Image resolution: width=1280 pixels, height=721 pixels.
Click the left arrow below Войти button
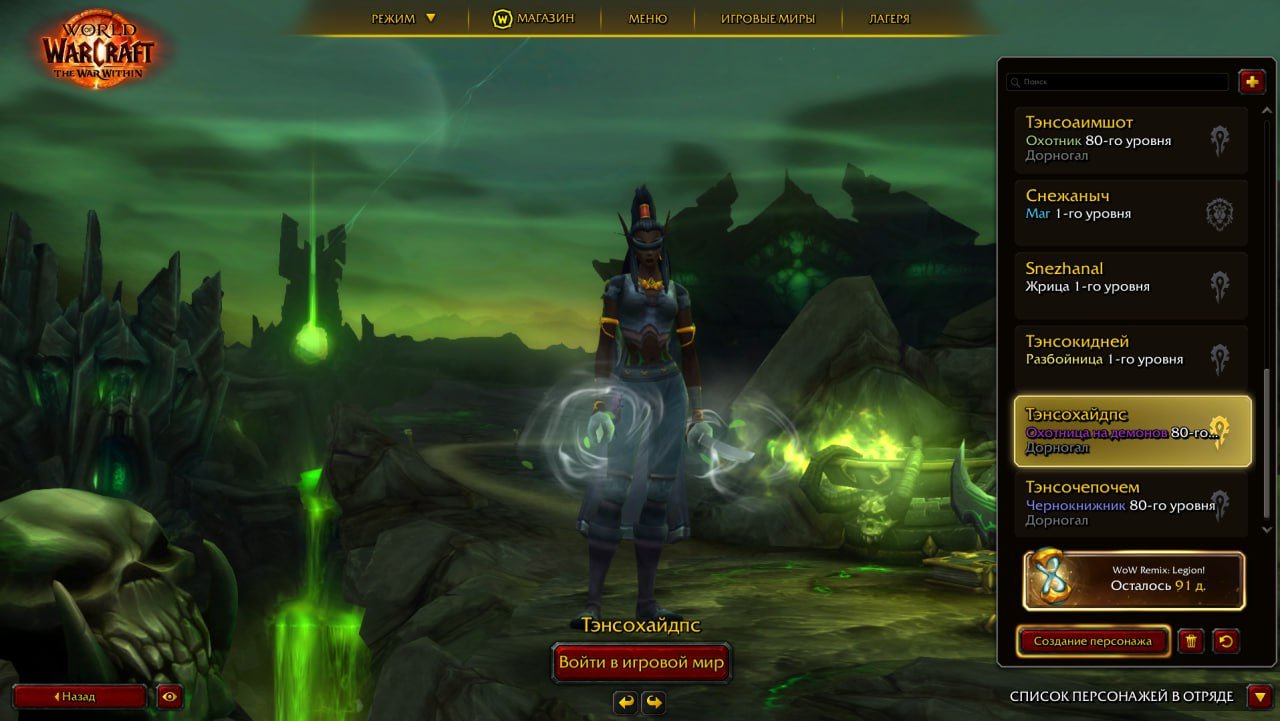625,703
